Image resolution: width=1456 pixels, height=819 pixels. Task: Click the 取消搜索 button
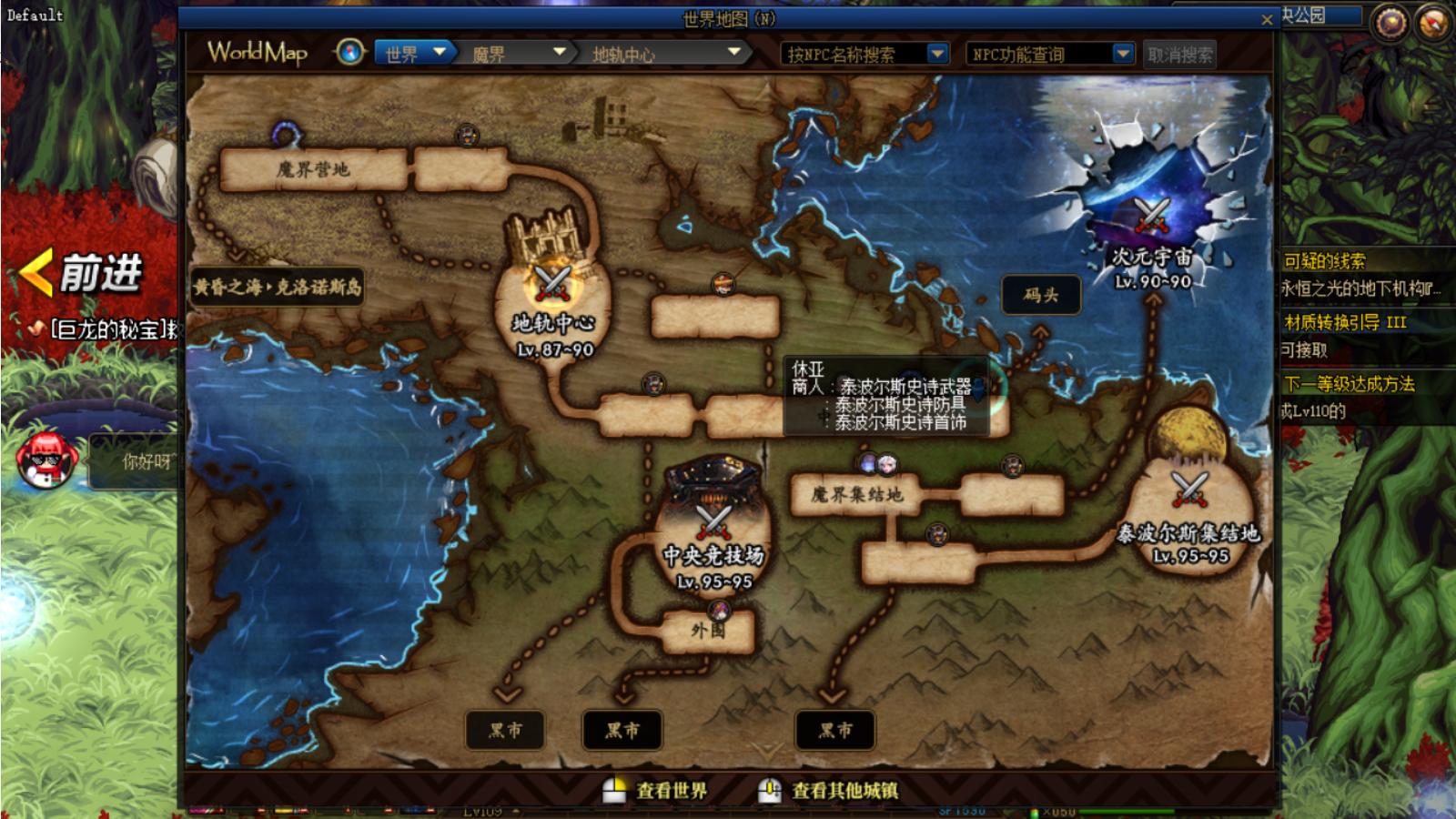[x=1180, y=53]
